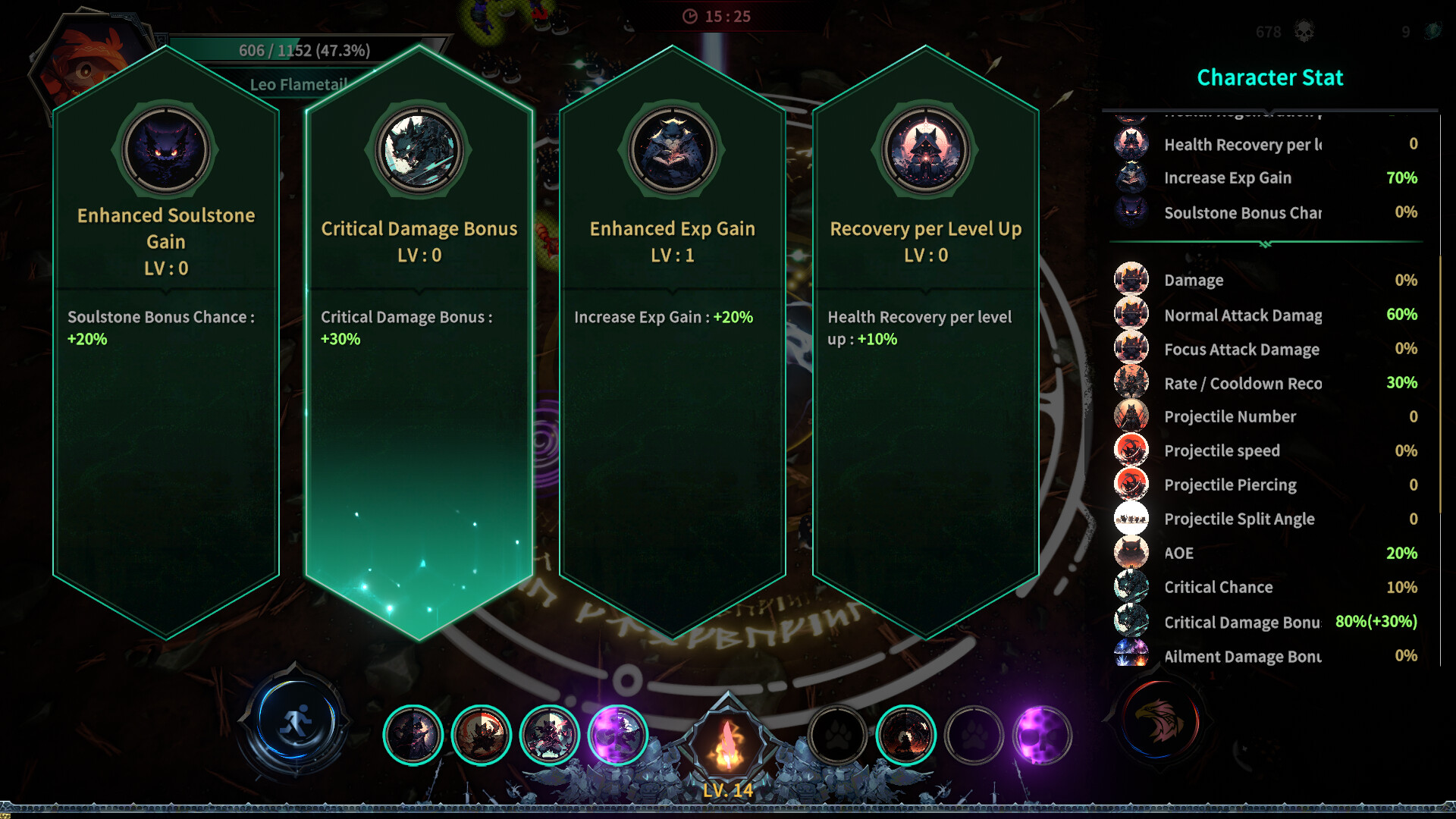
Task: Click the AOE stat icon in Character Stat
Action: pos(1131,551)
